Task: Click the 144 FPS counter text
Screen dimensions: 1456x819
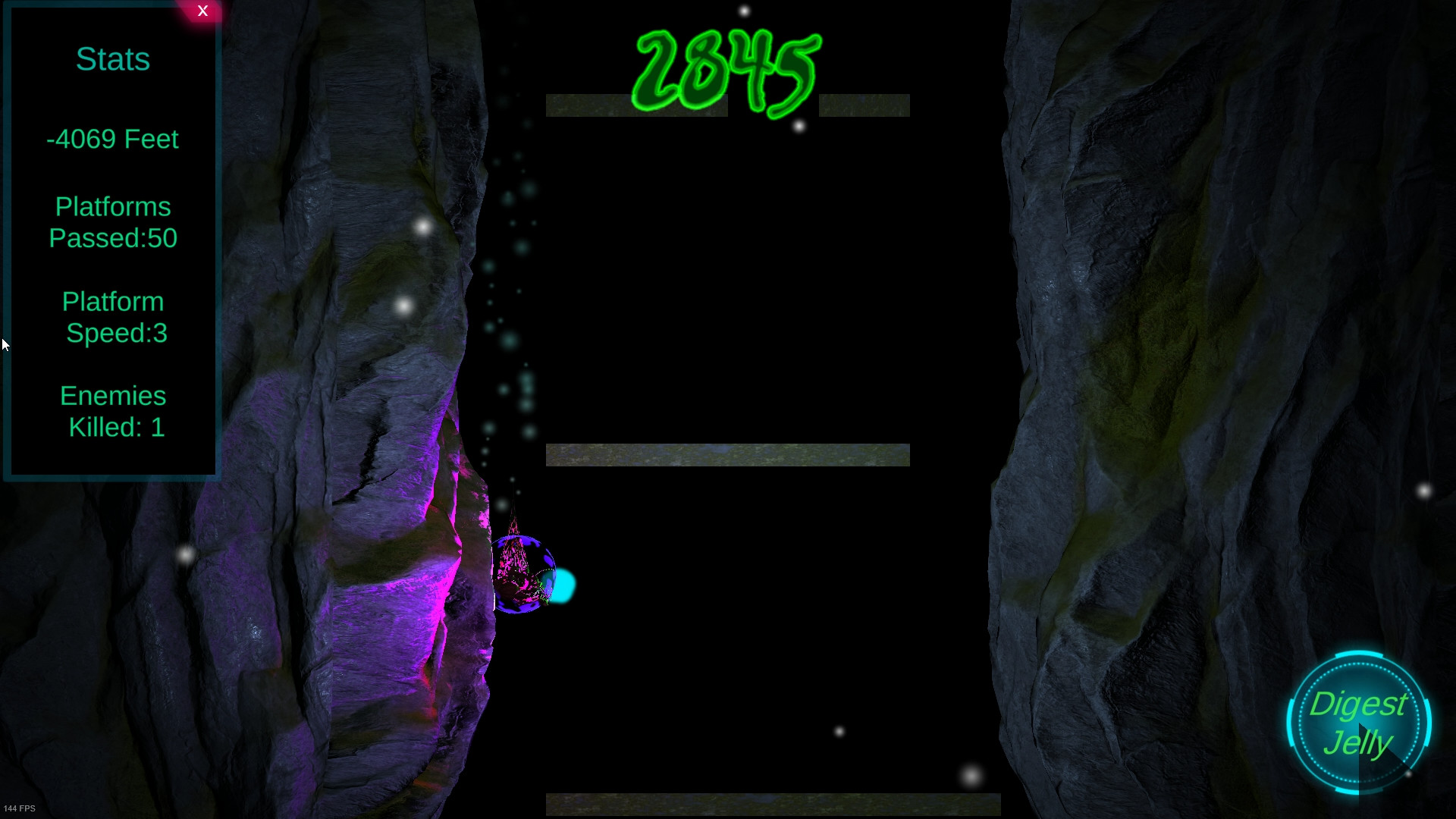Action: pos(21,808)
